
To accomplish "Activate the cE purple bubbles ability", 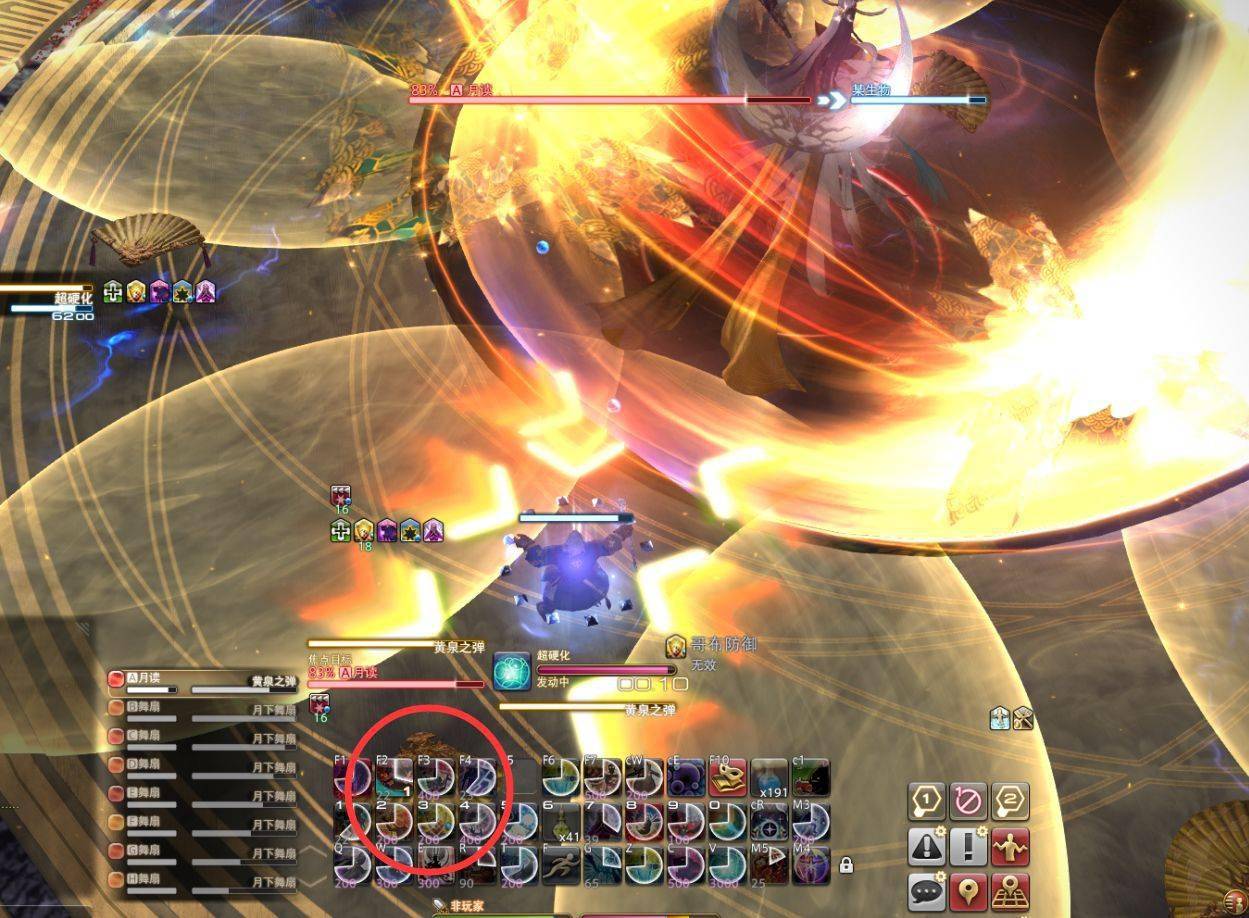I will click(x=686, y=777).
